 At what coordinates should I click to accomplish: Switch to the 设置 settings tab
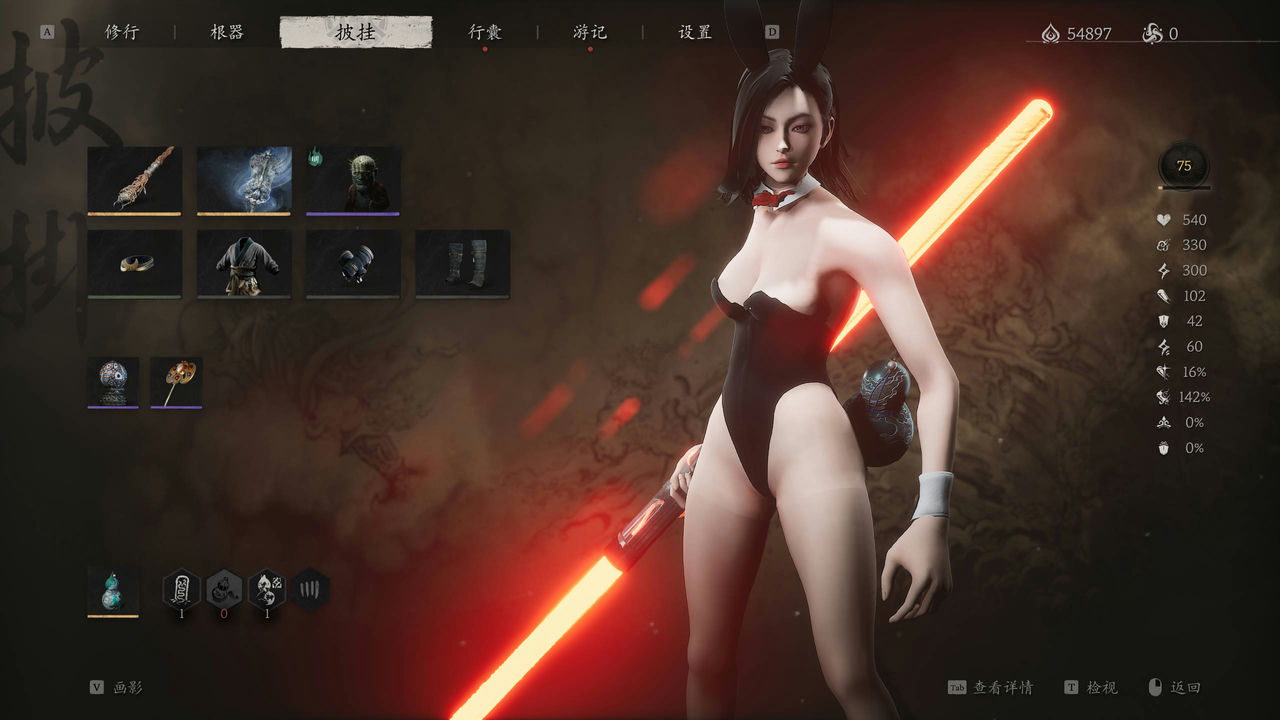tap(695, 32)
